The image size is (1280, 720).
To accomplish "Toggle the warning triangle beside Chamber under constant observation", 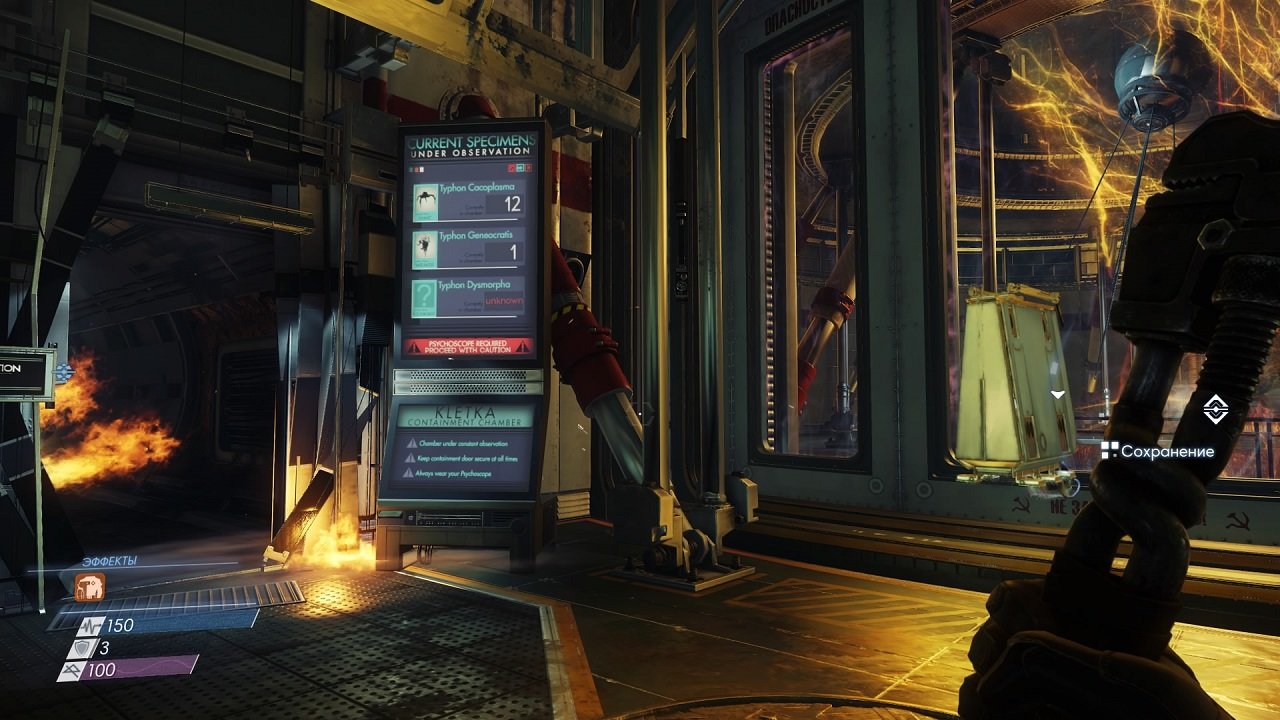I will [412, 443].
